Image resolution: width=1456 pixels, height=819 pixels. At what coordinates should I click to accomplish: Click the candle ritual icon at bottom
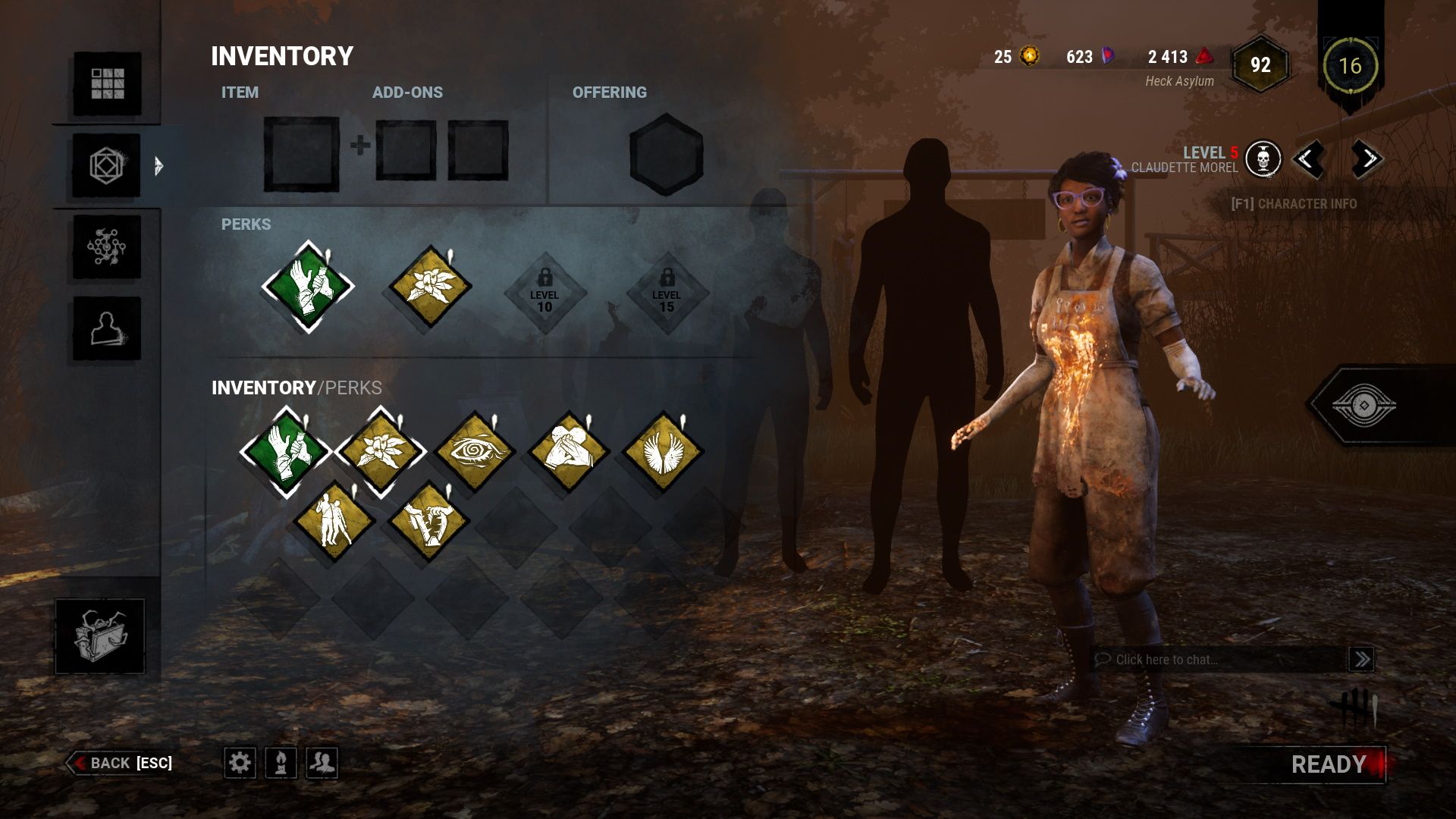tap(279, 764)
